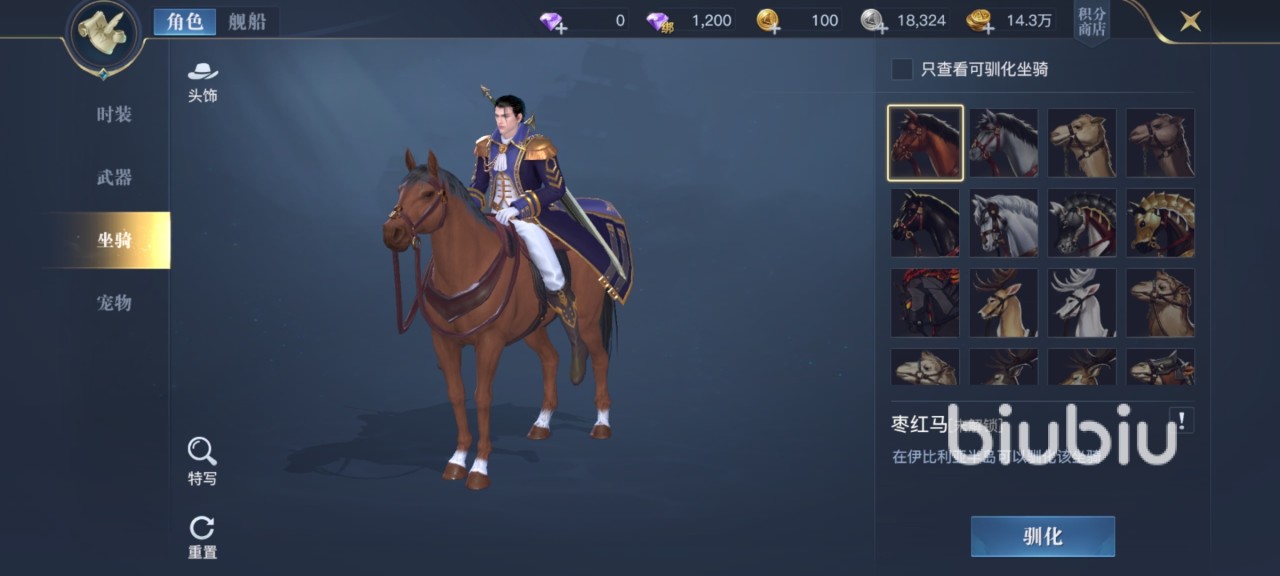Viewport: 1280px width, 576px height.
Task: Choose the gold-armored horse mount
Action: point(1160,222)
